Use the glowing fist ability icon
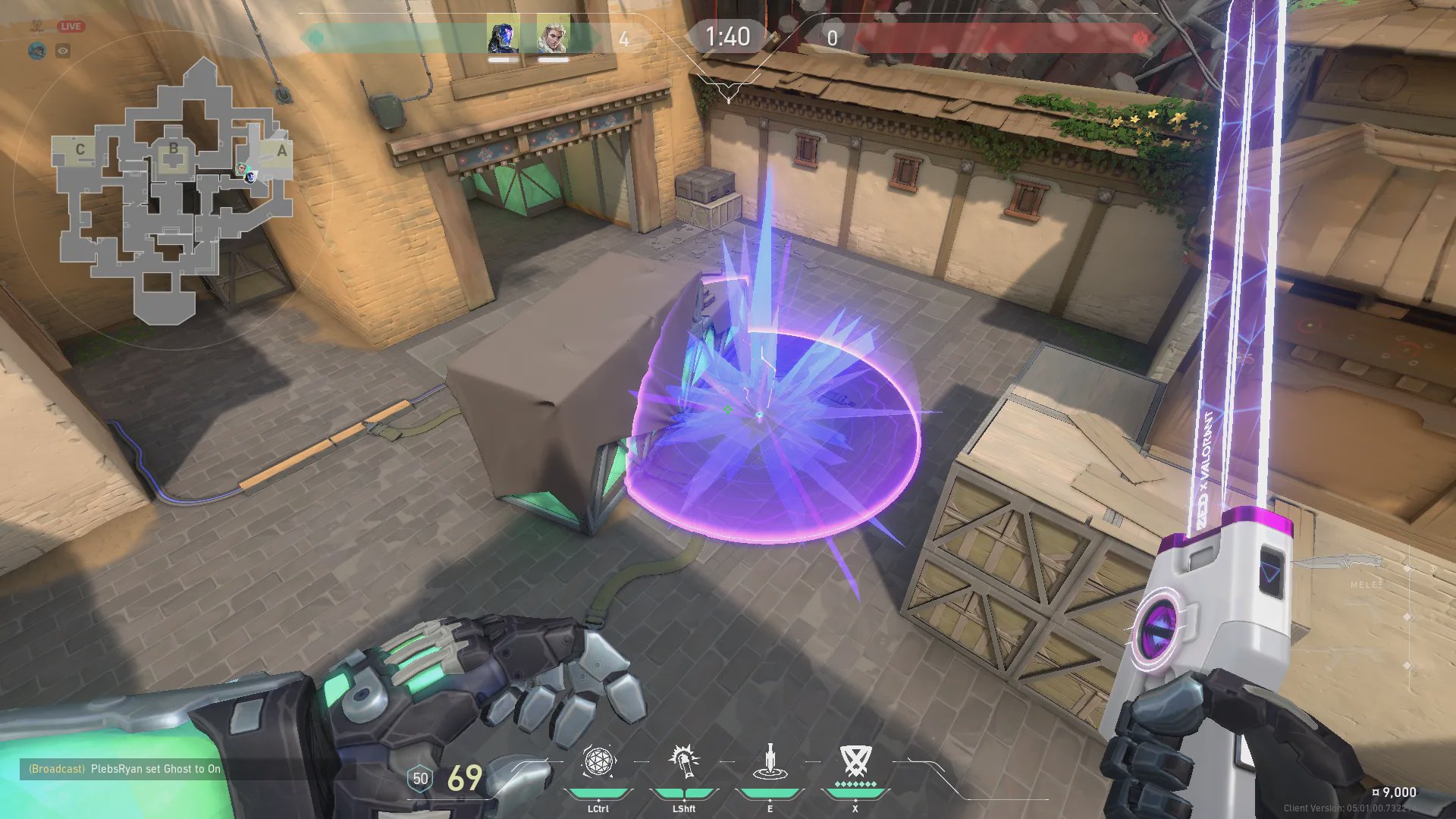Screen dimensions: 1456x819 tap(683, 761)
